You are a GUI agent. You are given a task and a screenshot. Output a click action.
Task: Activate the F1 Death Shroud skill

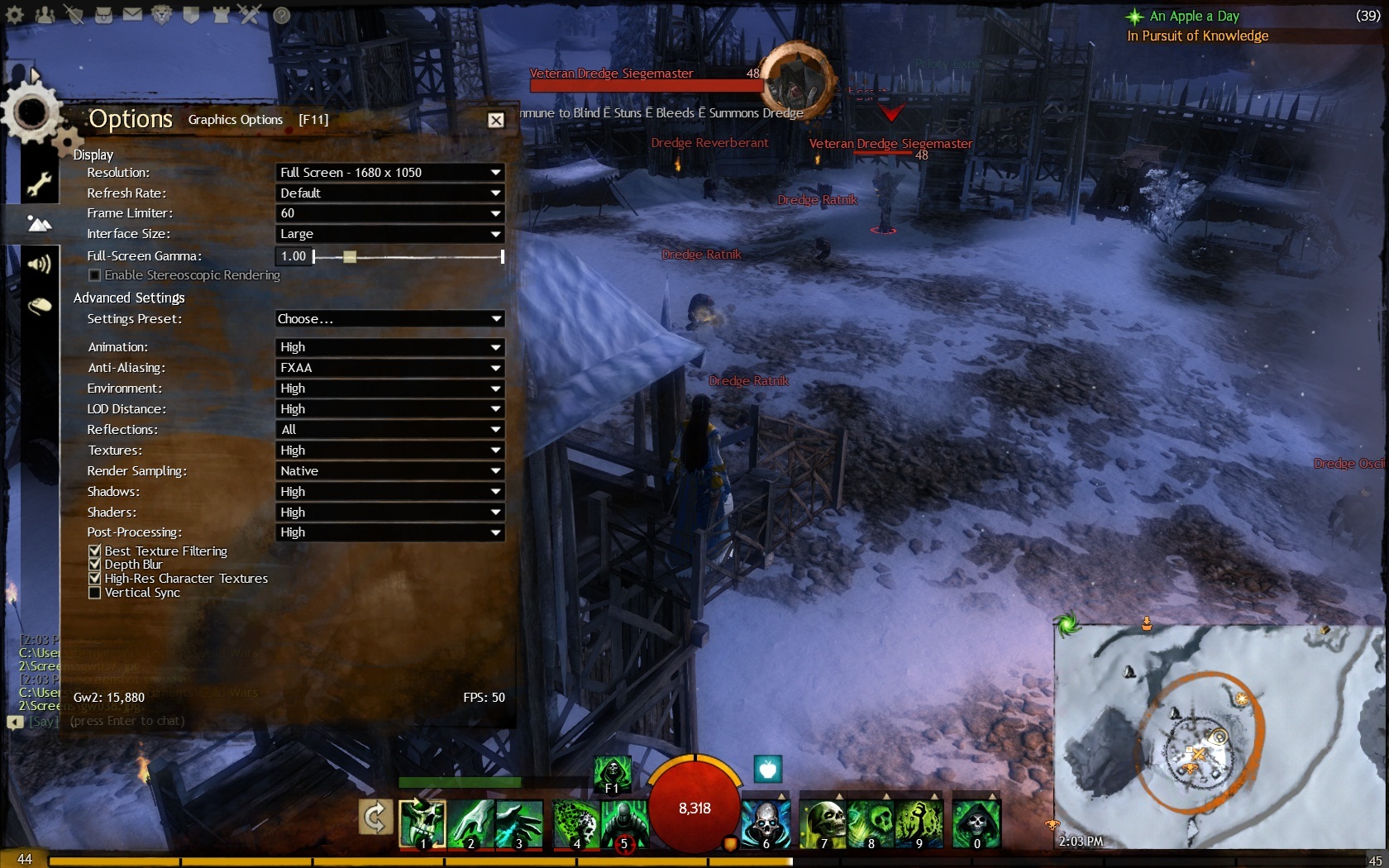coord(613,774)
